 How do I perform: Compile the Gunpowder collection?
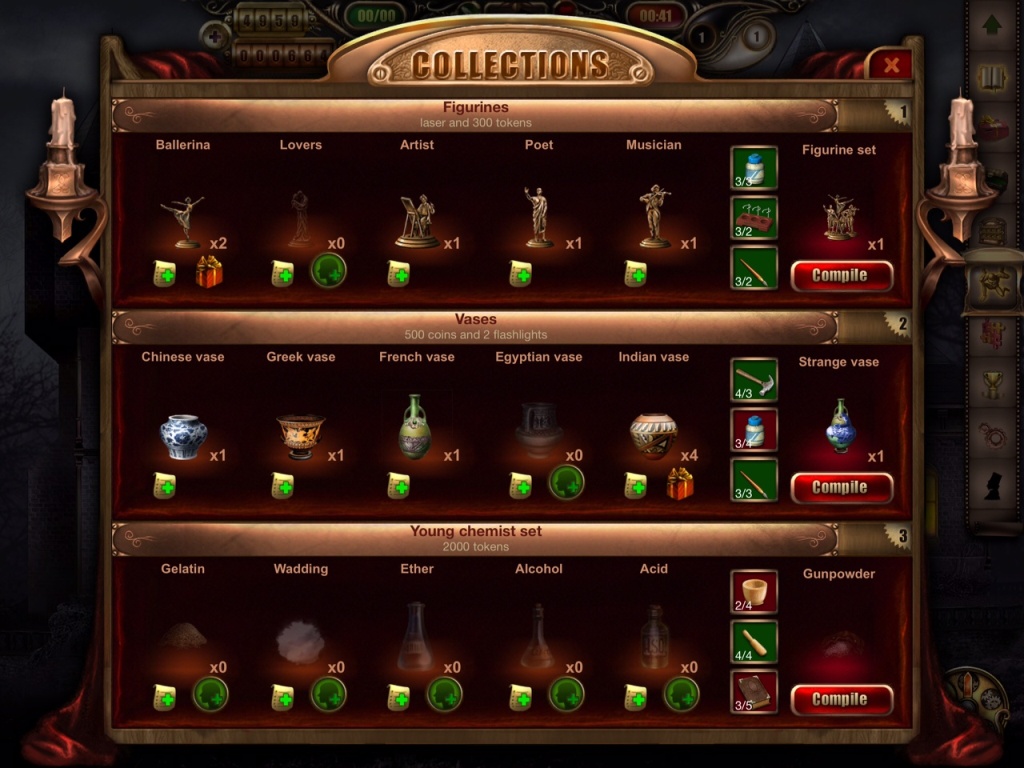pos(841,699)
